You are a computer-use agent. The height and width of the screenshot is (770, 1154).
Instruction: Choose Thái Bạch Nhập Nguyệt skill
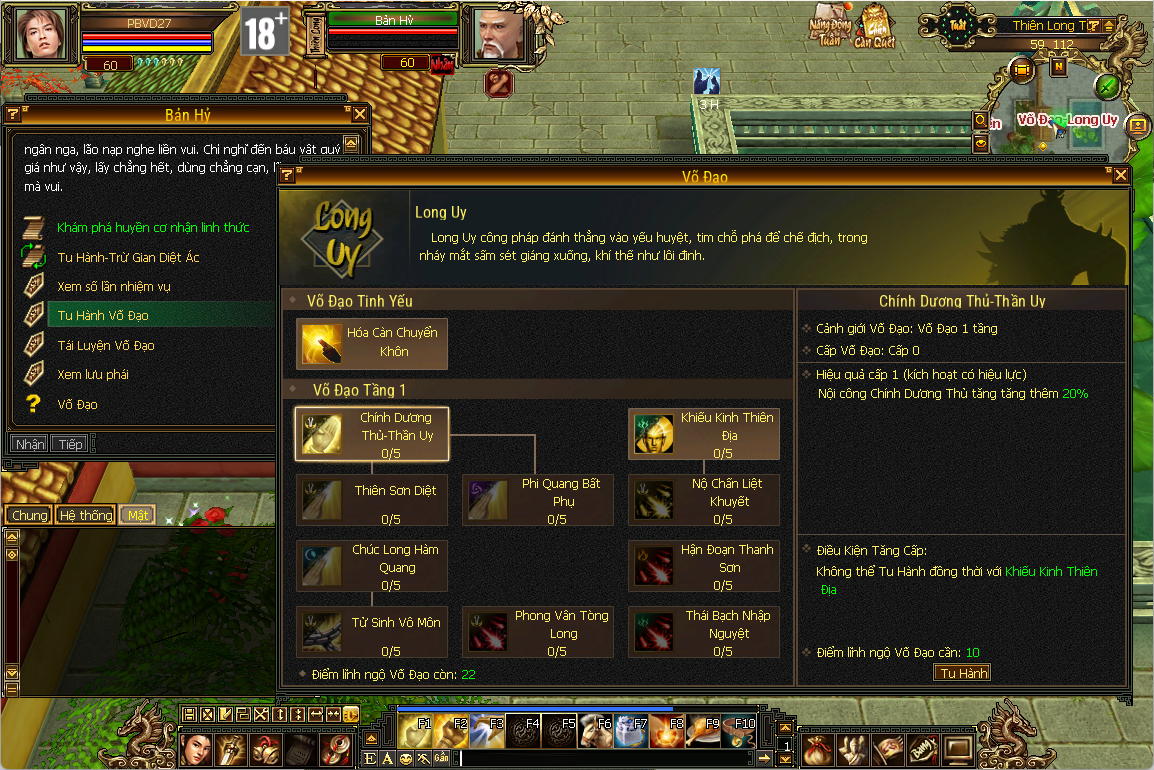704,631
